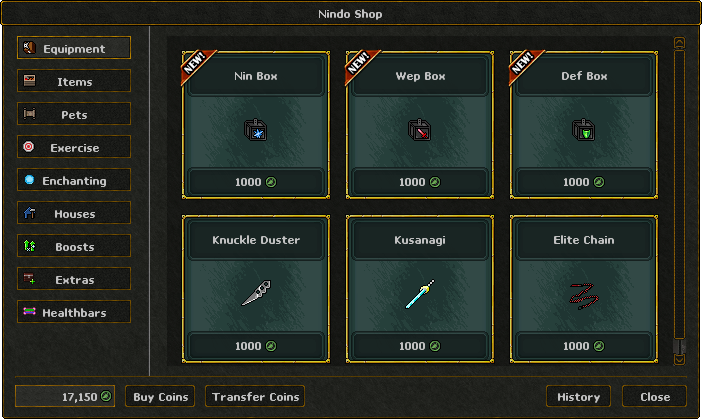The width and height of the screenshot is (702, 419).
Task: Open the Transfer Coins dialog
Action: [x=255, y=397]
